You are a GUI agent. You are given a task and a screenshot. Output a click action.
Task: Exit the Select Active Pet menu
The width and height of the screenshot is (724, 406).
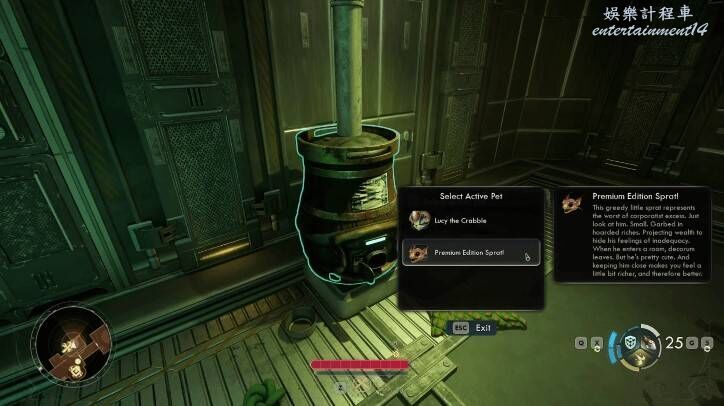pos(473,327)
